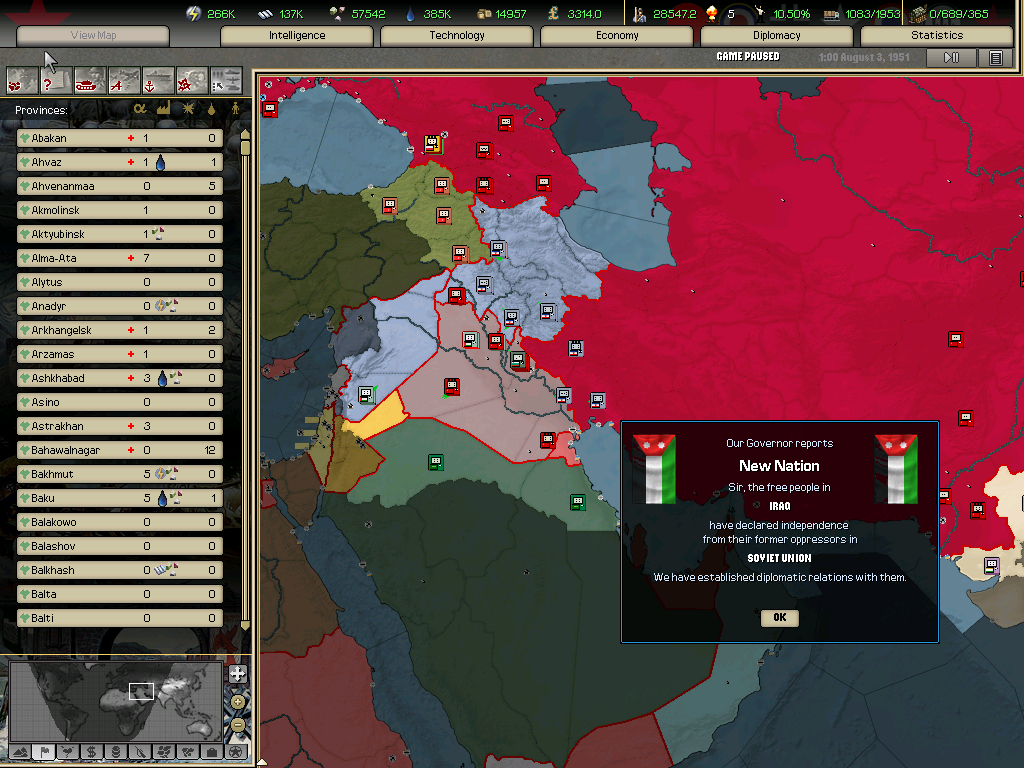The image size is (1024, 768).
Task: Open the game menu list icon
Action: coord(996,58)
